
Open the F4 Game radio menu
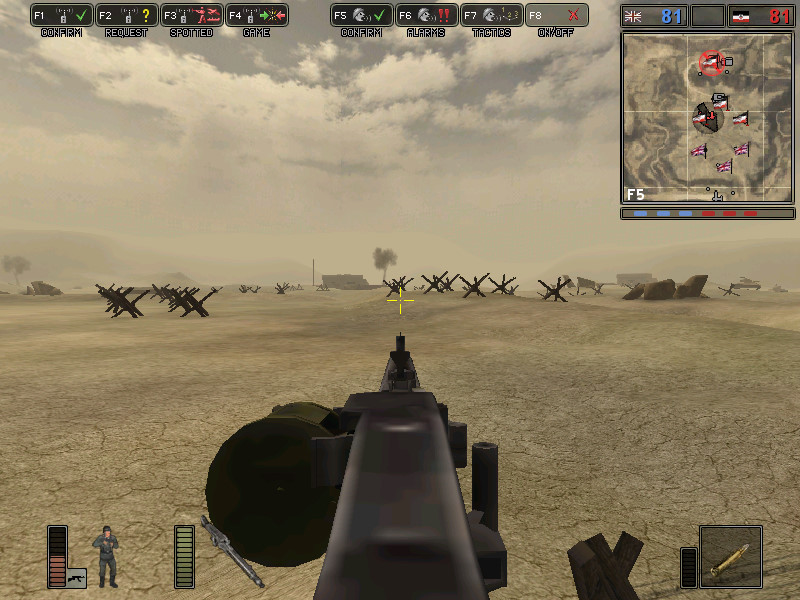click(x=257, y=15)
